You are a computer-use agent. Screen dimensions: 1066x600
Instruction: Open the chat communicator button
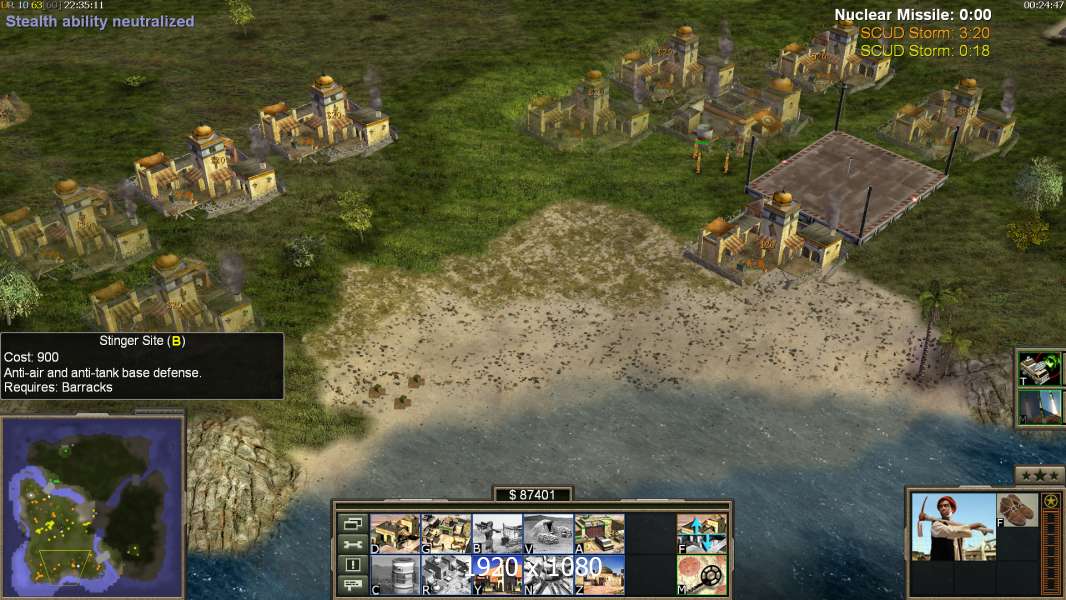point(351,586)
